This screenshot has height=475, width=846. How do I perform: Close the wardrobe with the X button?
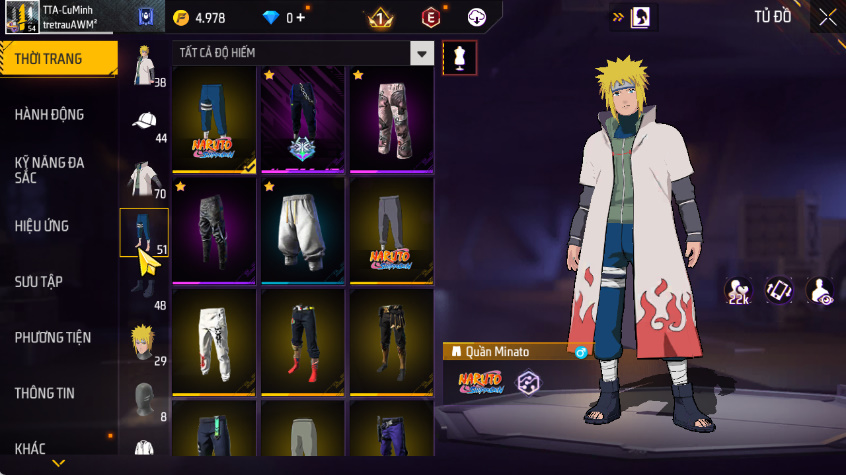coord(827,17)
